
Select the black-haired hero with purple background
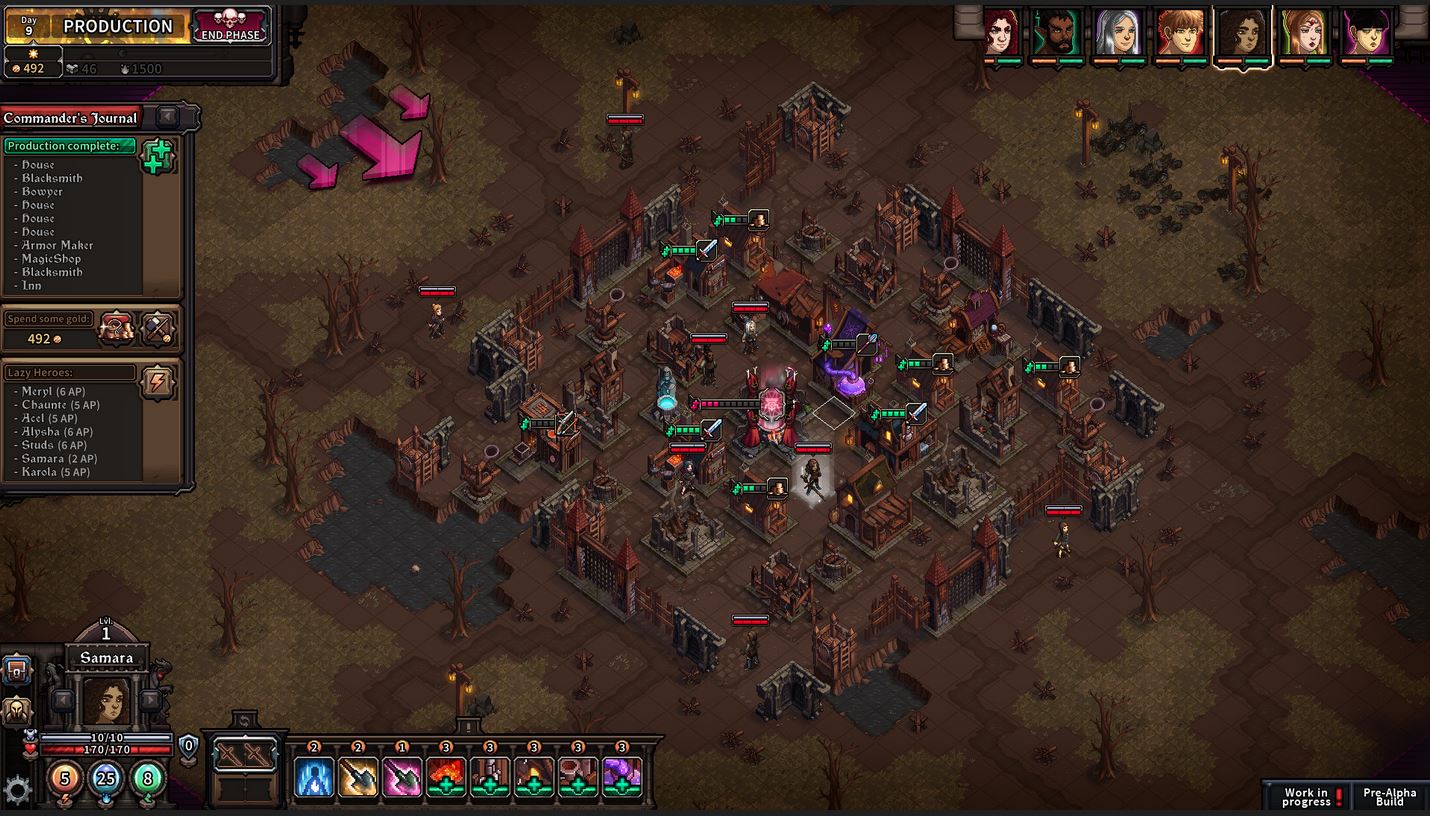pos(1366,33)
